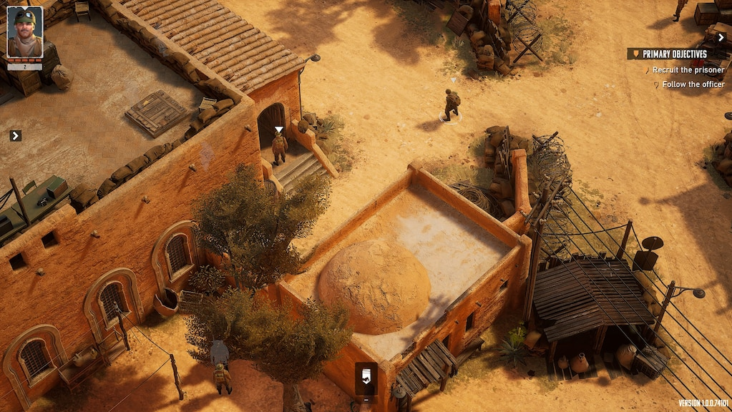This screenshot has height=412, width=732.
Task: Select the Recruit the prisoner objective
Action: coord(687,70)
